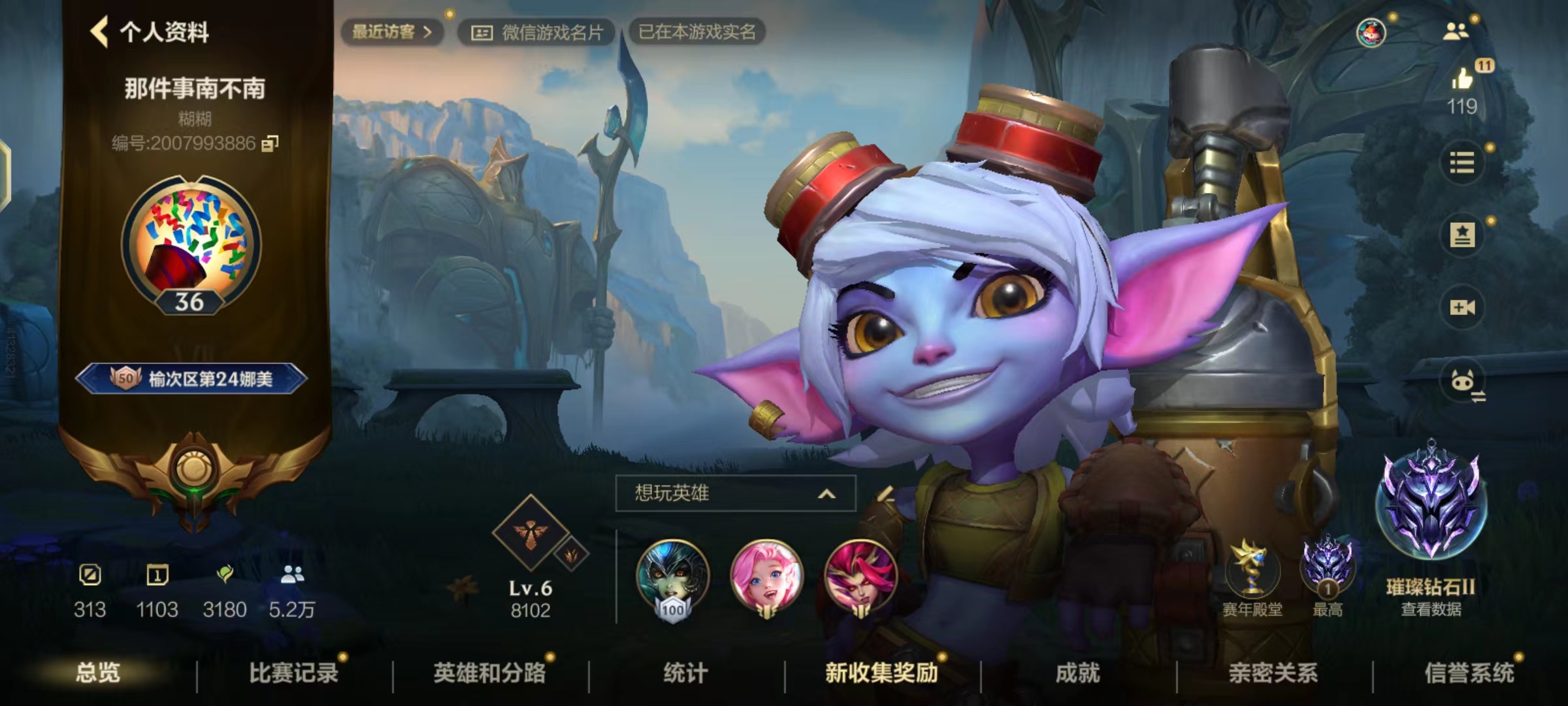Viewport: 1568px width, 706px height.
Task: Switch to the 英雄和分路 tab
Action: point(489,673)
